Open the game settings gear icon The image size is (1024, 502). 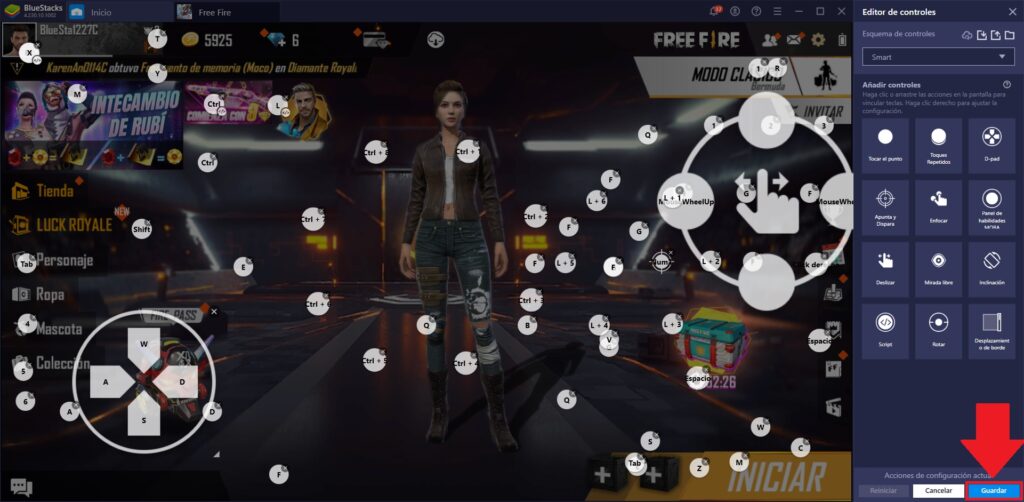click(x=818, y=40)
